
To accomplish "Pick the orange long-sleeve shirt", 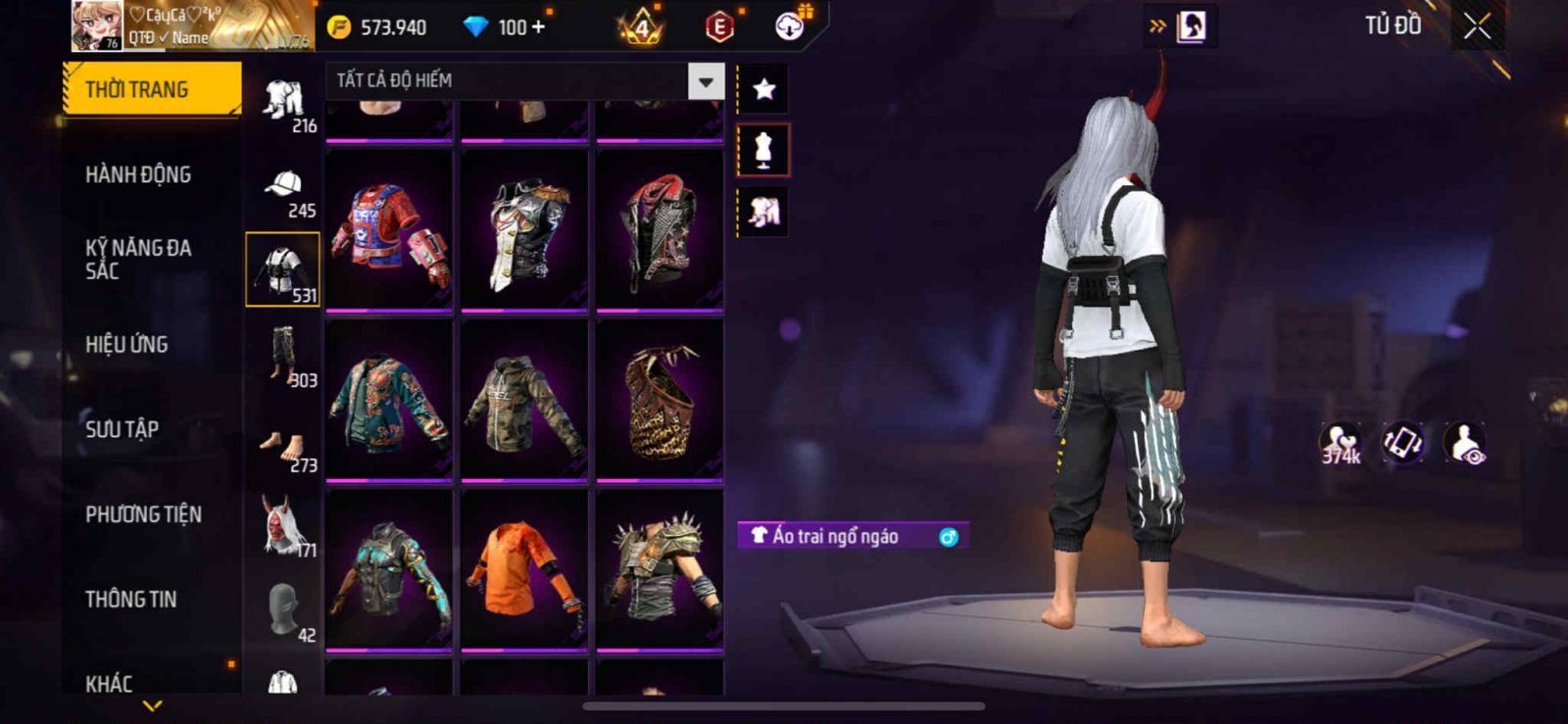I will point(524,568).
